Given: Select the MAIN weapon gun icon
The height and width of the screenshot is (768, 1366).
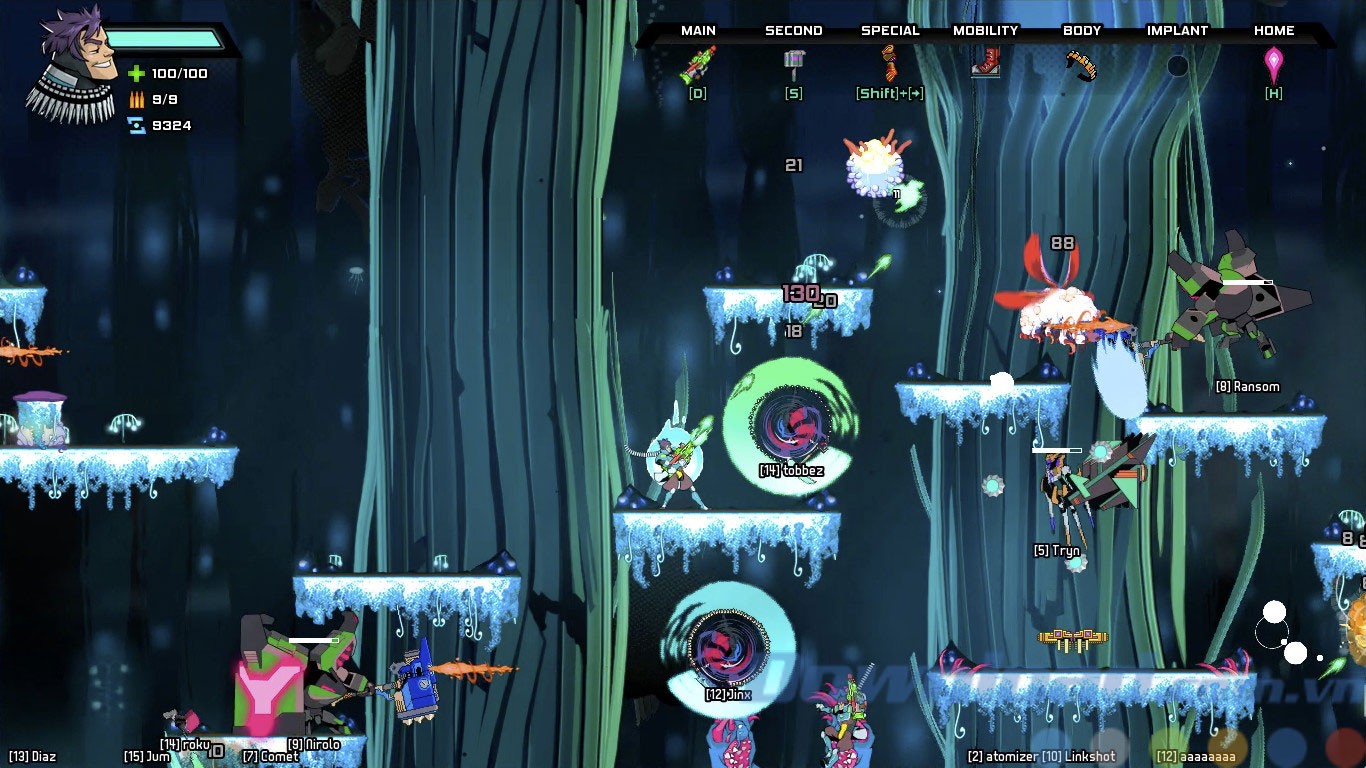Looking at the screenshot, I should (697, 63).
